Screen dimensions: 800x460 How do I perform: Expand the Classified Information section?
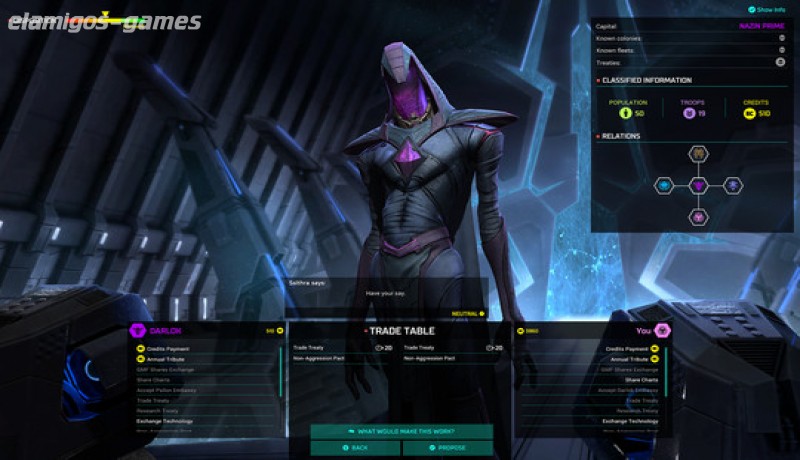pyautogui.click(x=646, y=80)
